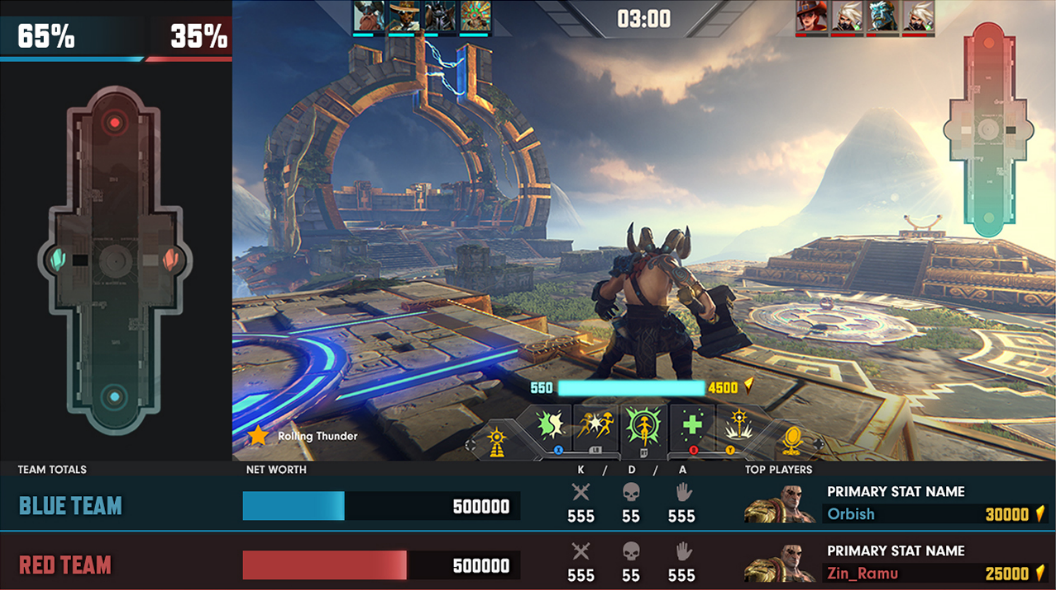Choose the golden feathered mask hero portrait
Image resolution: width=1056 pixels, height=590 pixels.
[474, 16]
